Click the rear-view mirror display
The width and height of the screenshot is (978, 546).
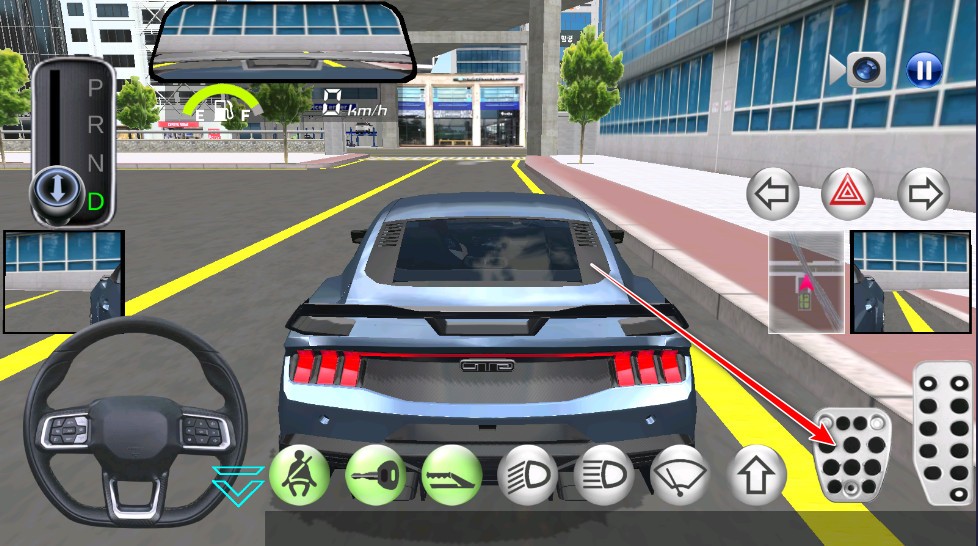click(282, 42)
